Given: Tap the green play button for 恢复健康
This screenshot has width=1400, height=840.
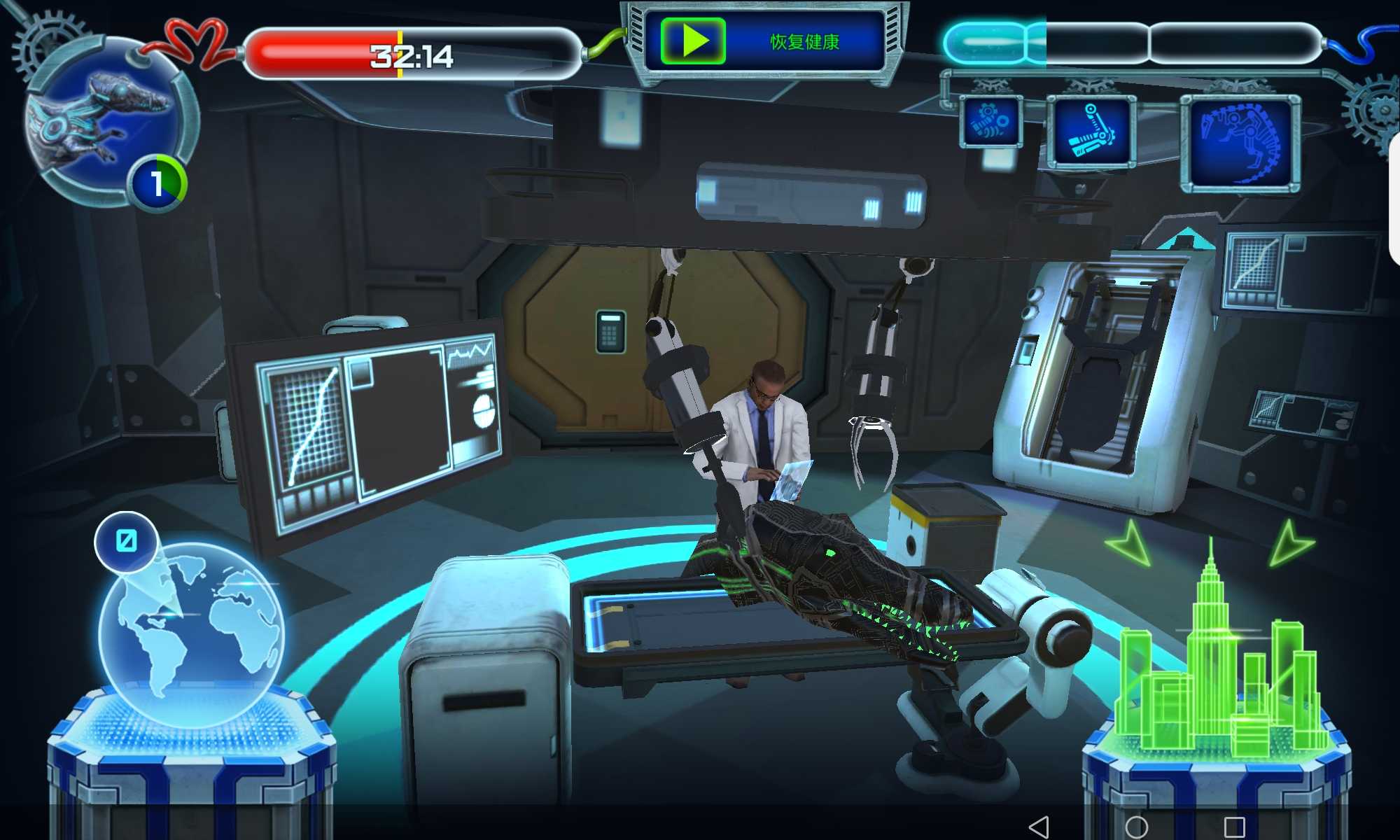Looking at the screenshot, I should 692,41.
